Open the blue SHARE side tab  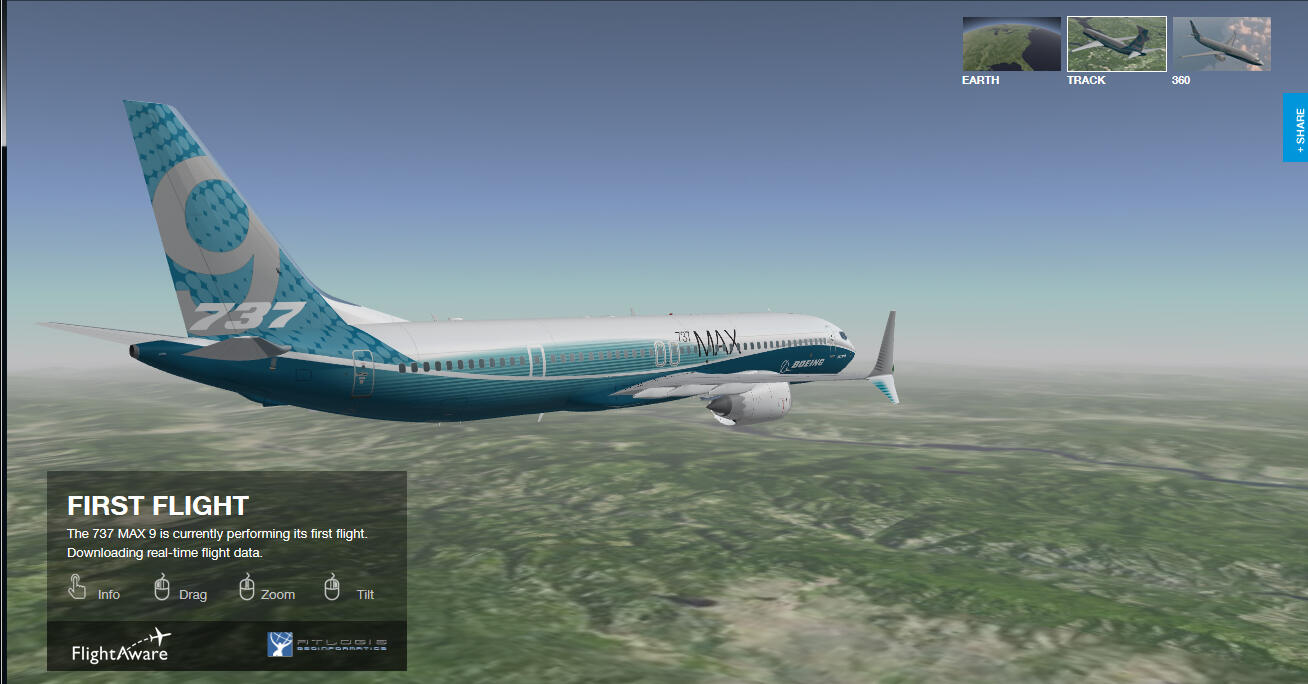click(x=1296, y=127)
